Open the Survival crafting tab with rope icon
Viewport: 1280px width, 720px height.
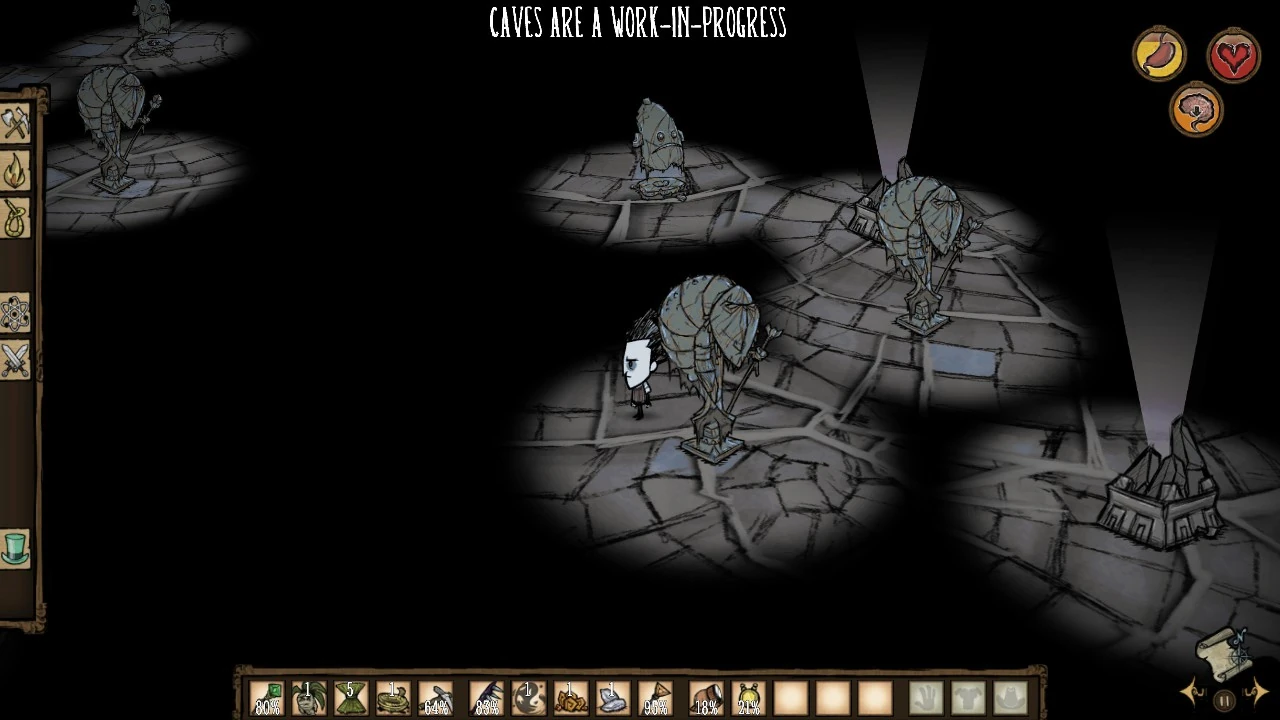(x=16, y=219)
